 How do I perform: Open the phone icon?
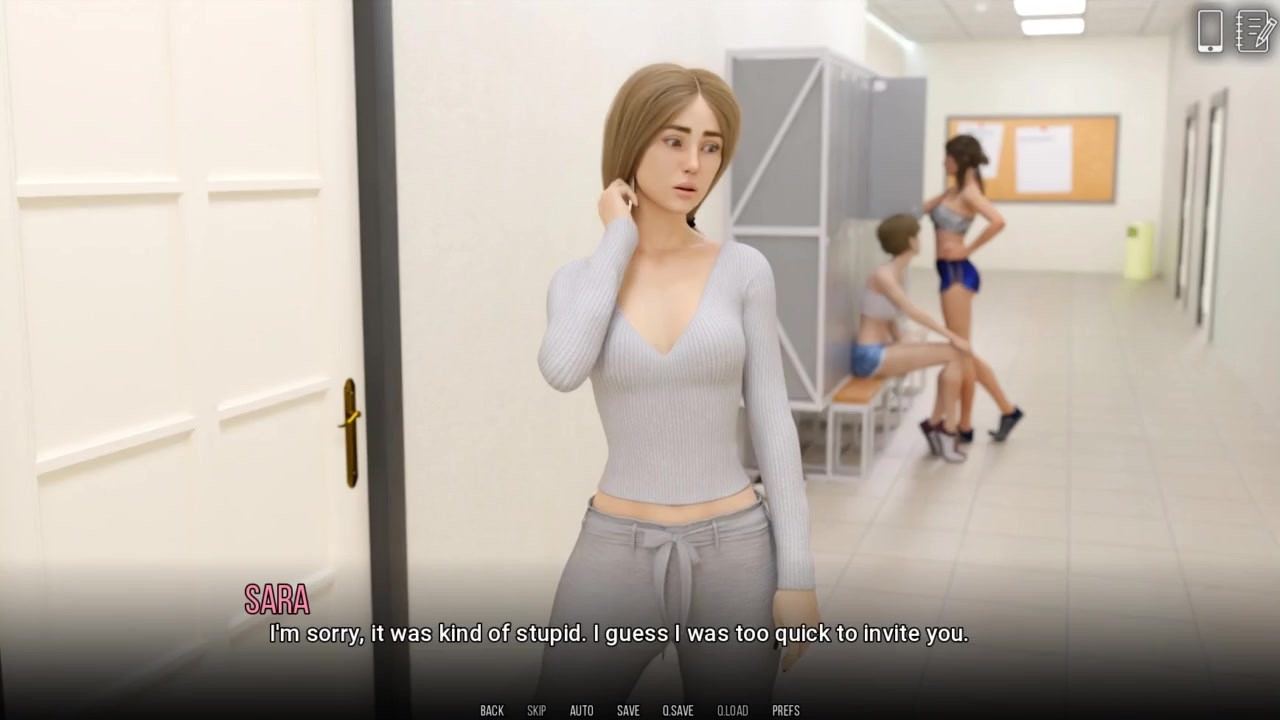pyautogui.click(x=1210, y=31)
